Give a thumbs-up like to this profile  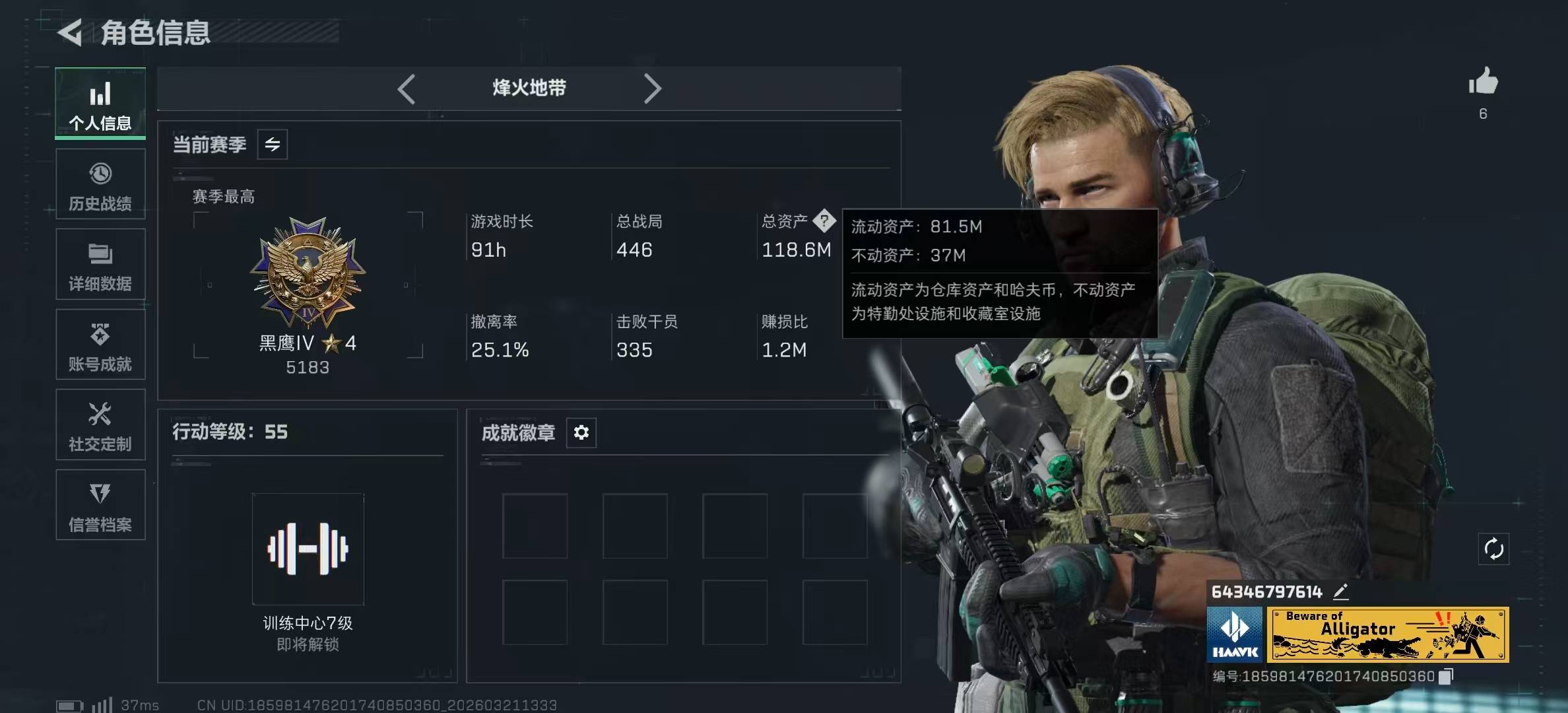point(1483,82)
